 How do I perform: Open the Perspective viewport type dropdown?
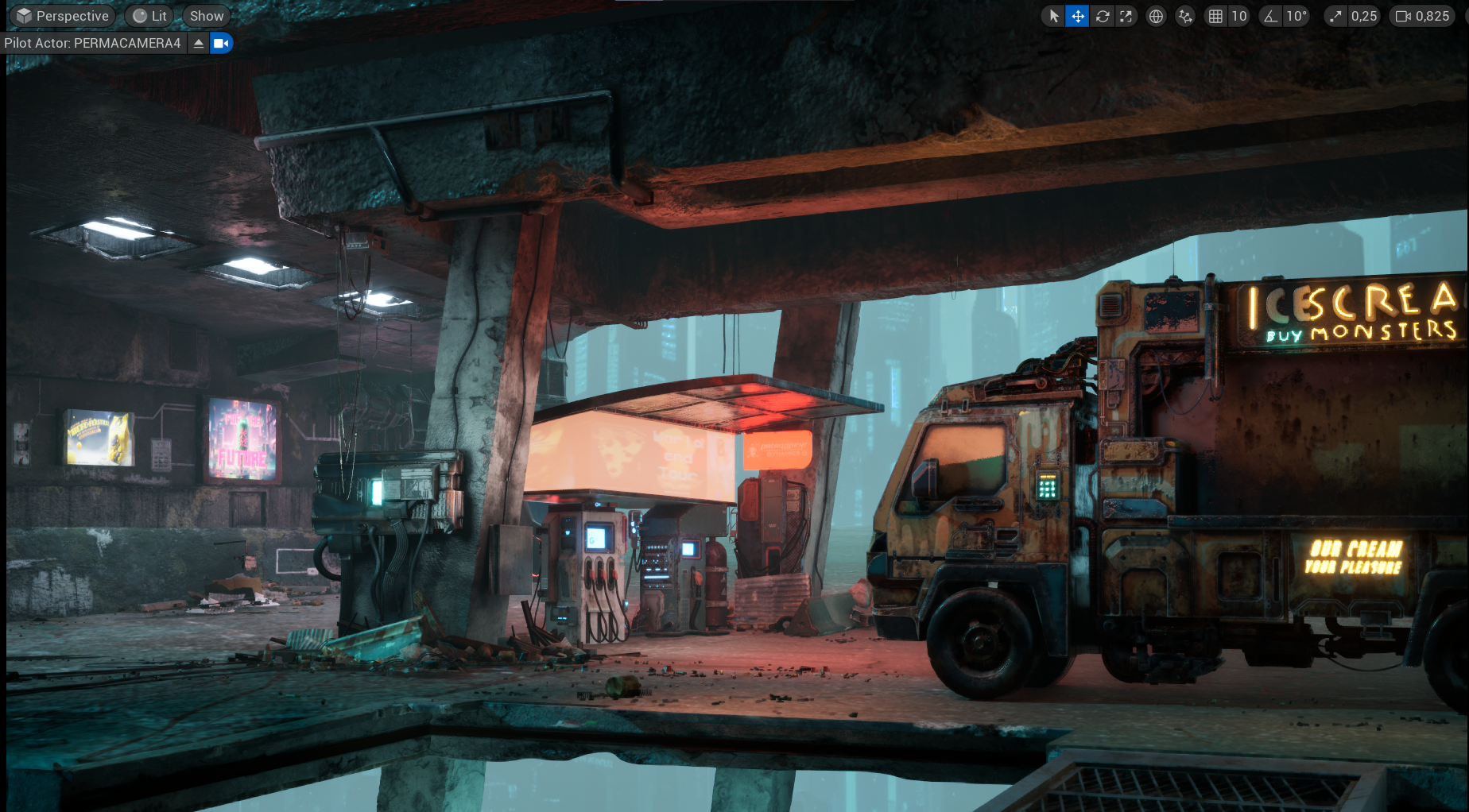click(x=63, y=16)
